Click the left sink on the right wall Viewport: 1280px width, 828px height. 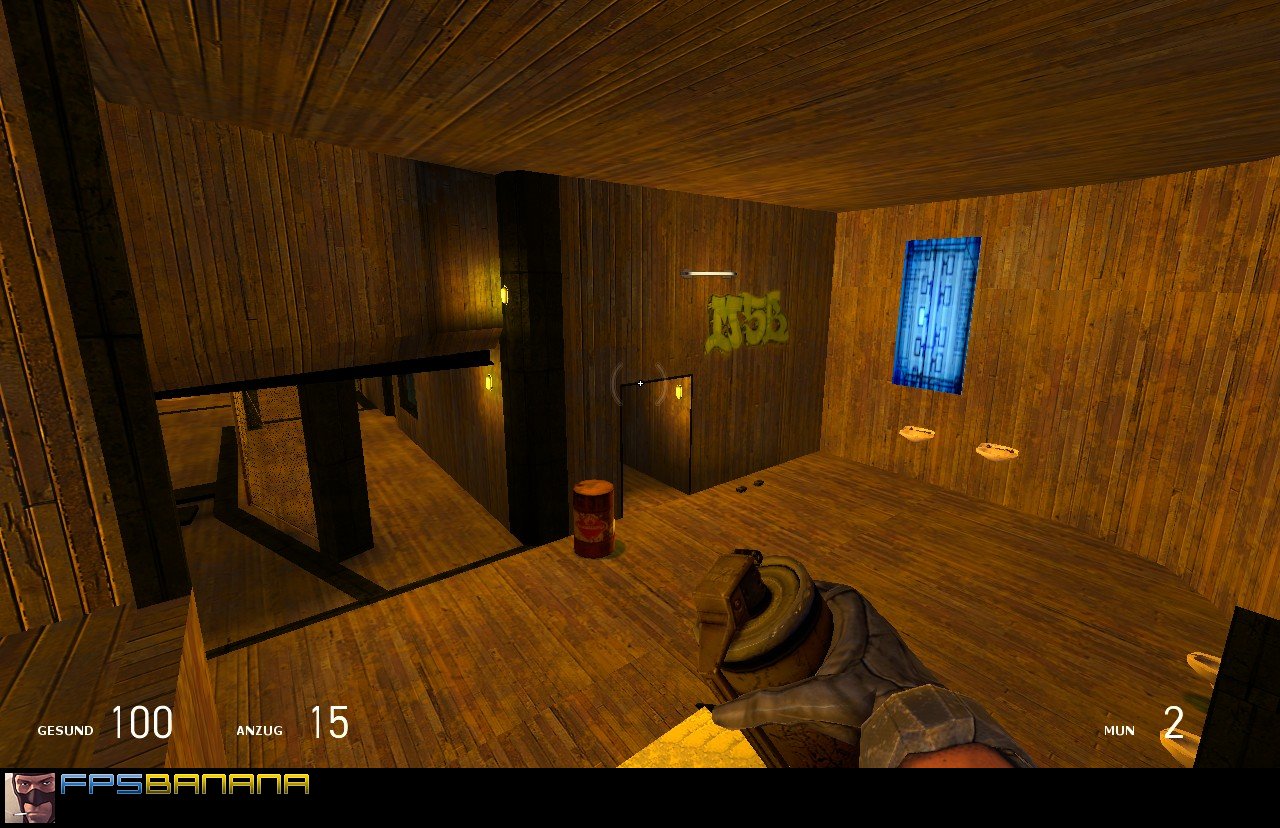[918, 432]
